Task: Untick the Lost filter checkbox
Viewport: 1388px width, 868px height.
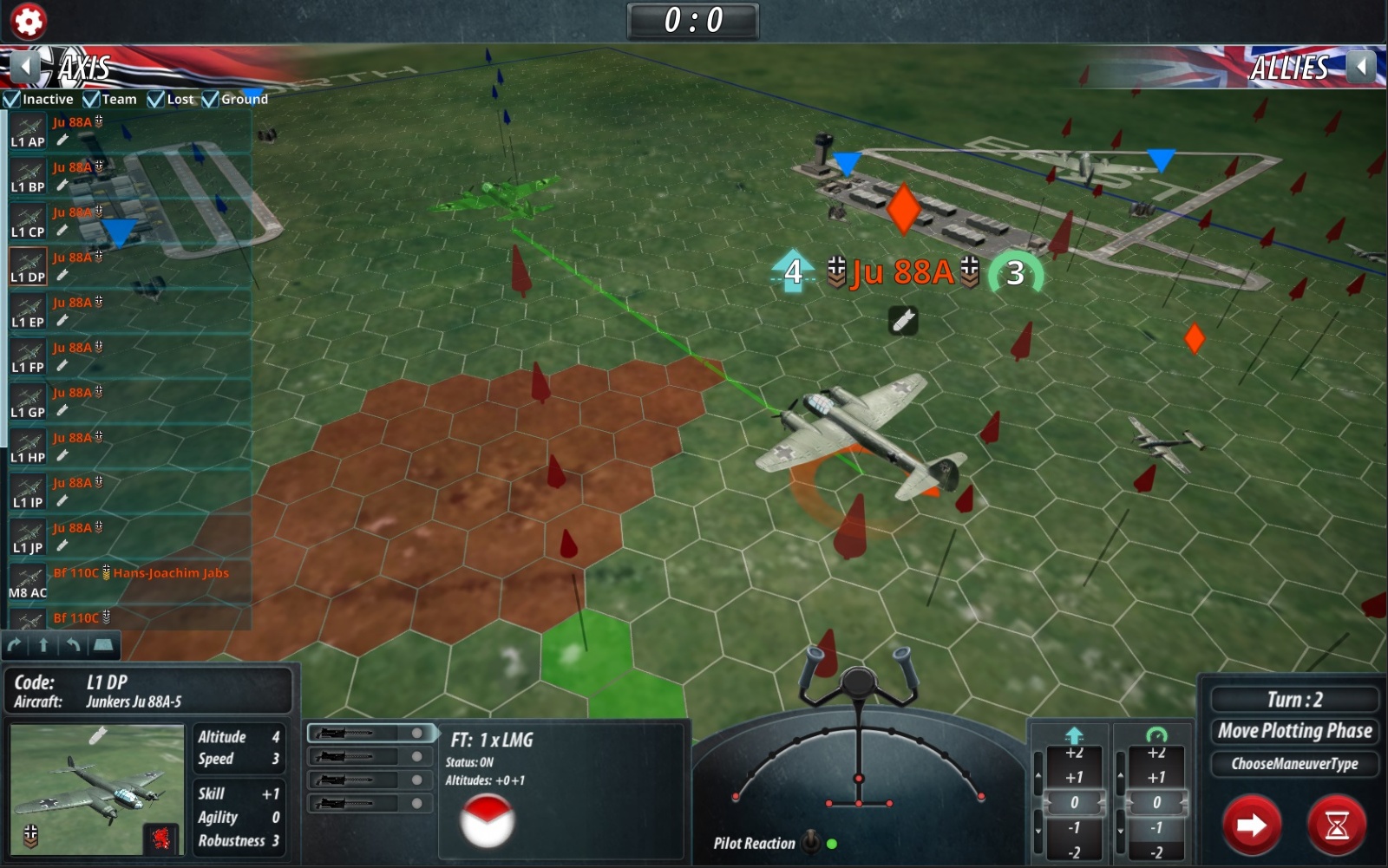Action: (x=156, y=100)
